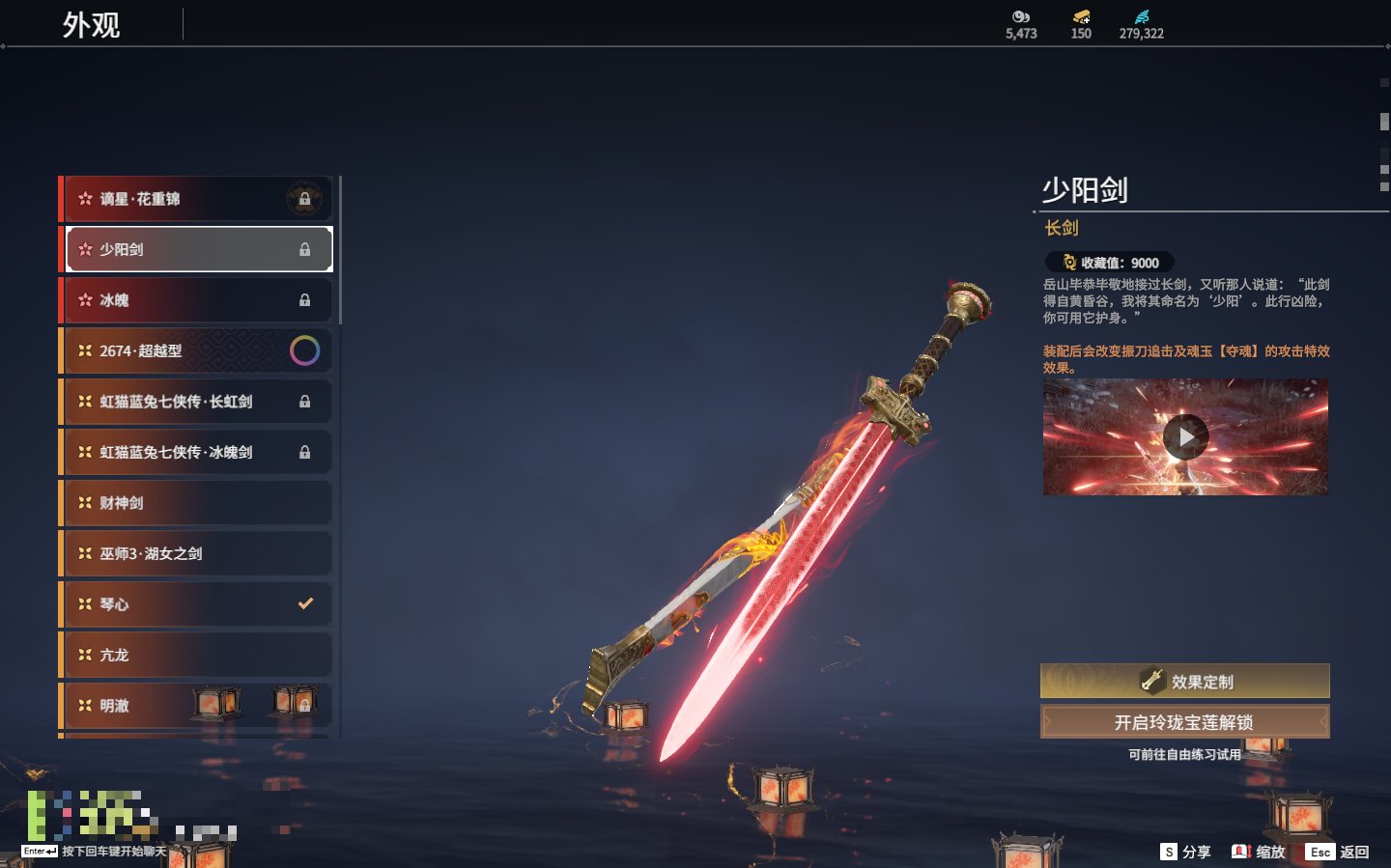1391x868 pixels.
Task: Select the 财神剑 skin row
Action: pos(193,503)
